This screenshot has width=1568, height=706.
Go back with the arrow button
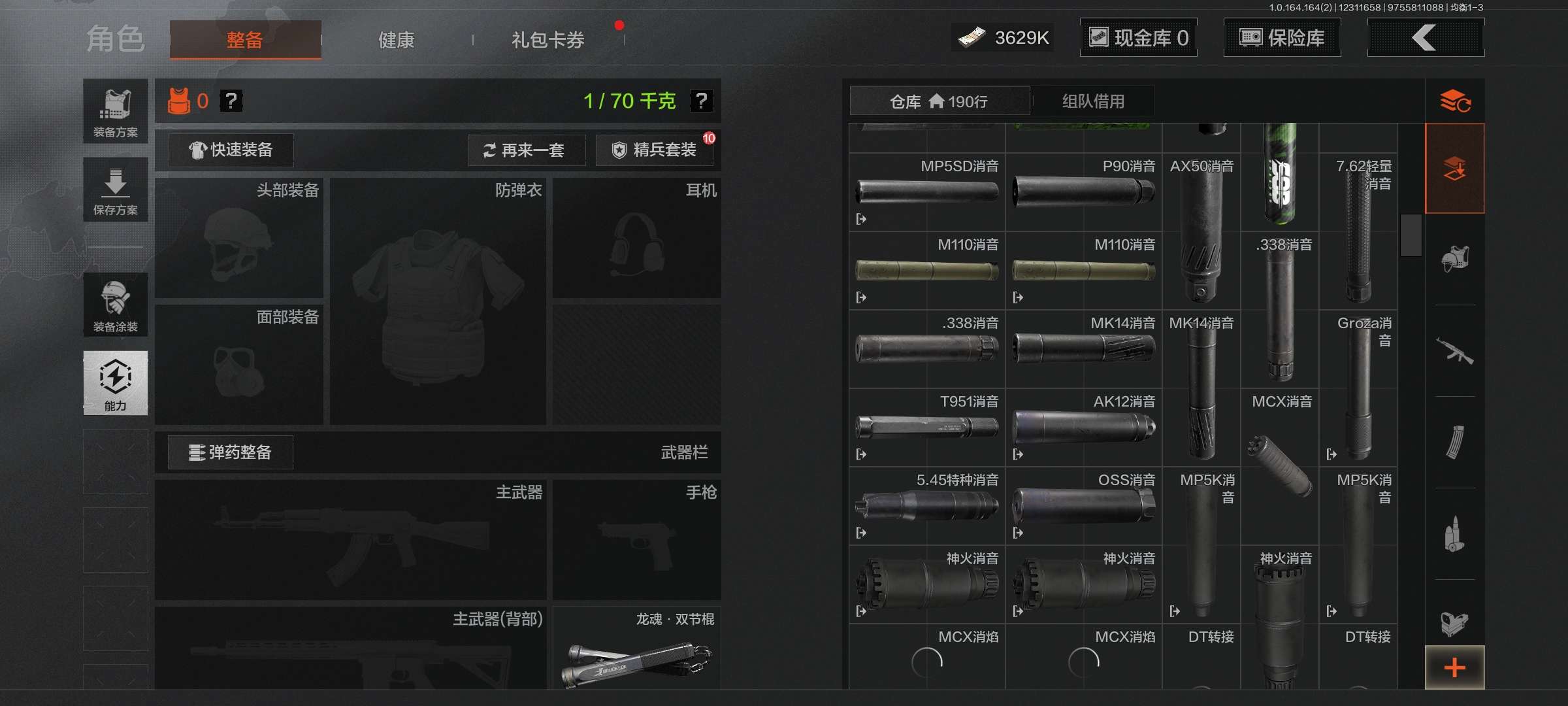(x=1425, y=38)
